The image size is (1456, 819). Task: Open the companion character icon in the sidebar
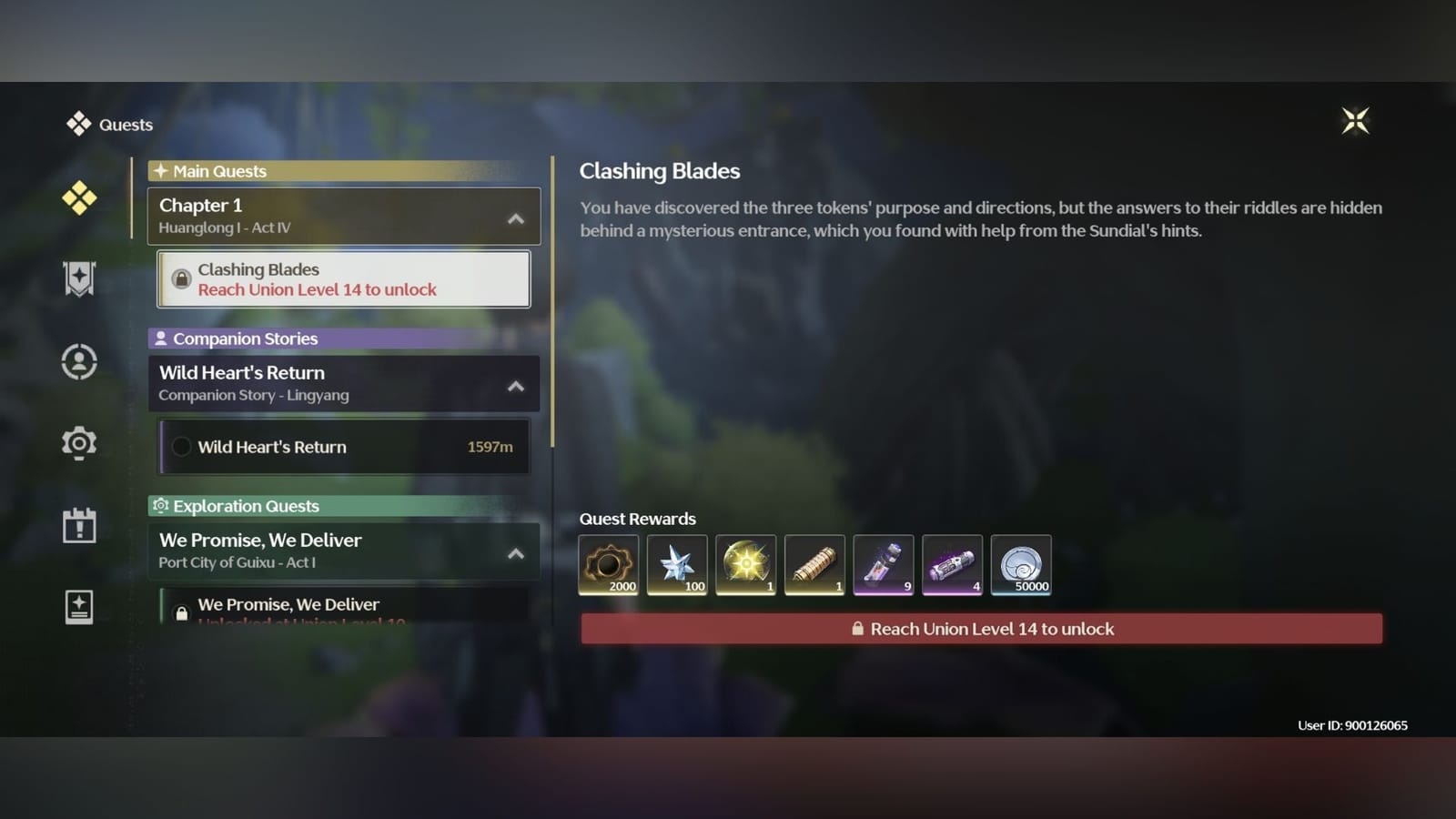(x=79, y=361)
